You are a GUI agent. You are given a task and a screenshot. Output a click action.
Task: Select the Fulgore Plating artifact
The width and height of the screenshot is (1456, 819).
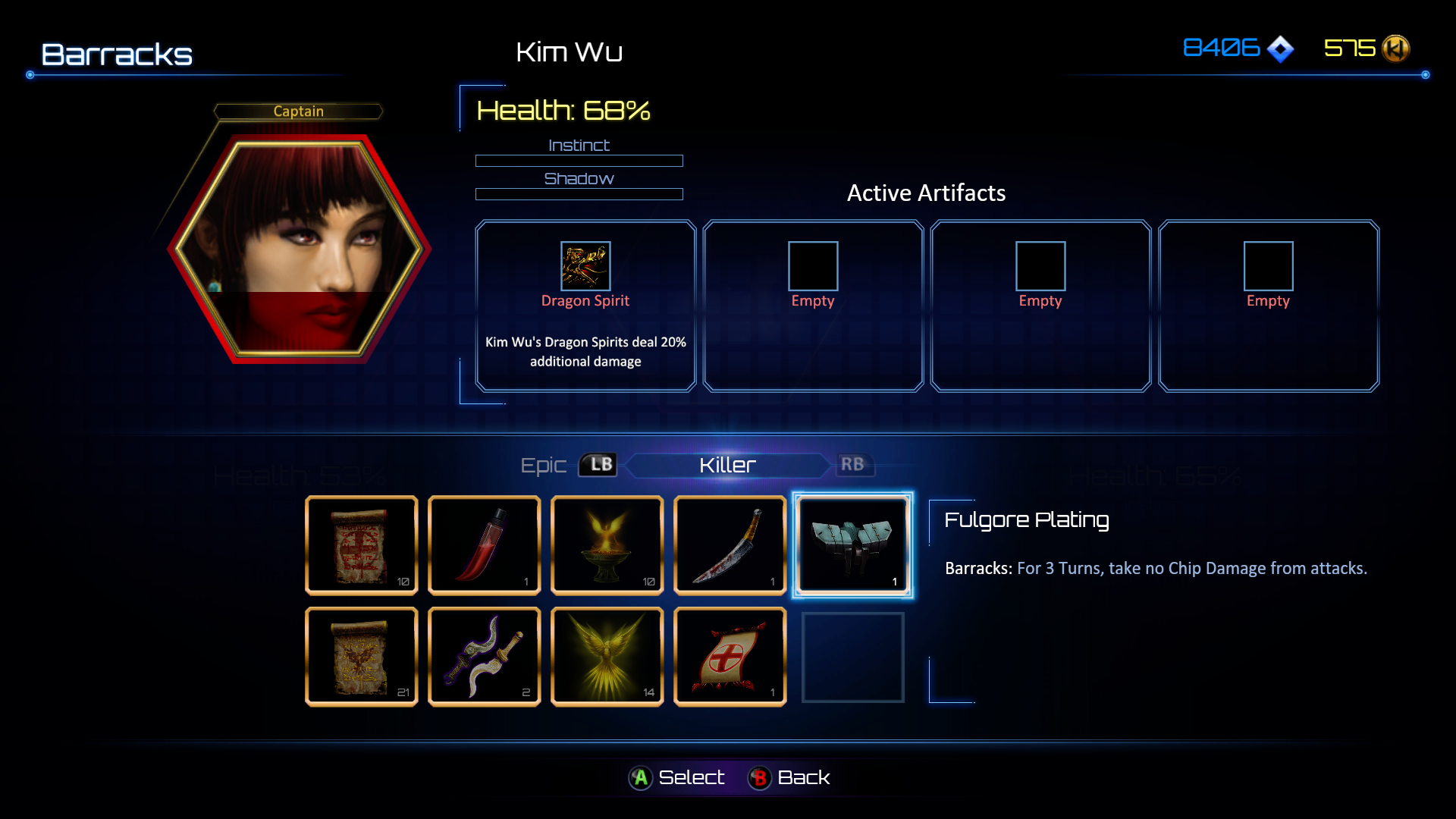pos(852,545)
